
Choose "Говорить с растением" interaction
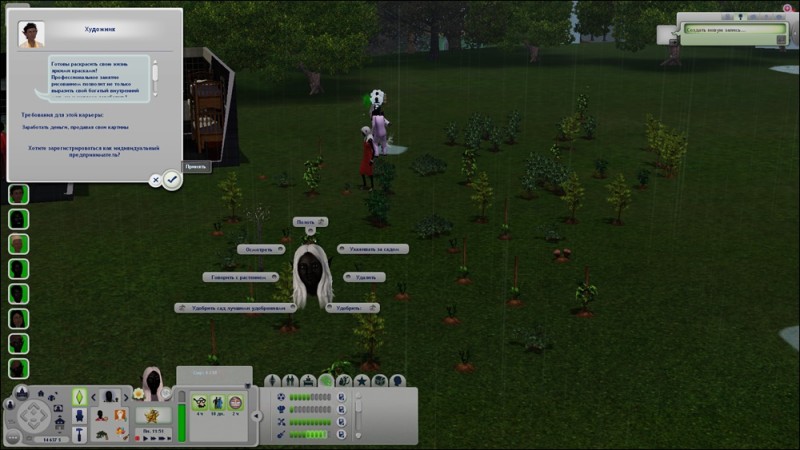pyautogui.click(x=238, y=277)
